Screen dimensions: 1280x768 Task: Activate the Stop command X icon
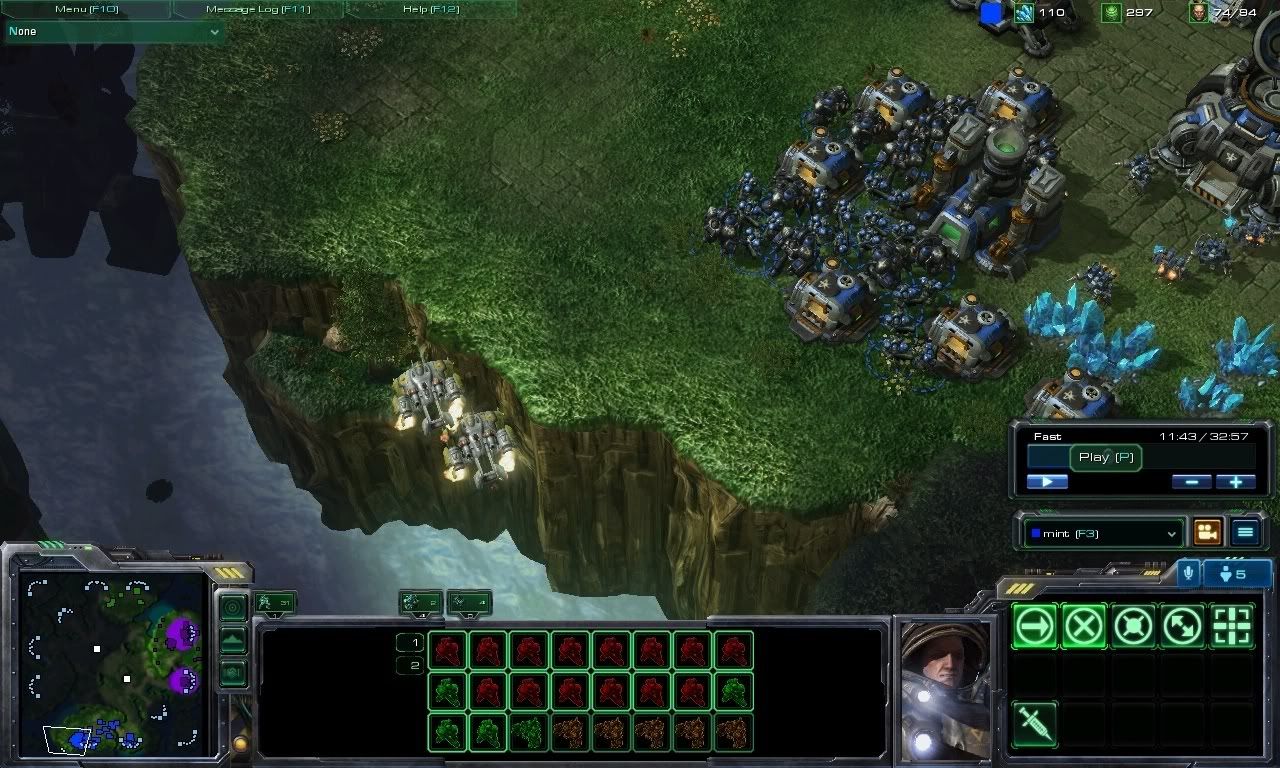[1084, 627]
